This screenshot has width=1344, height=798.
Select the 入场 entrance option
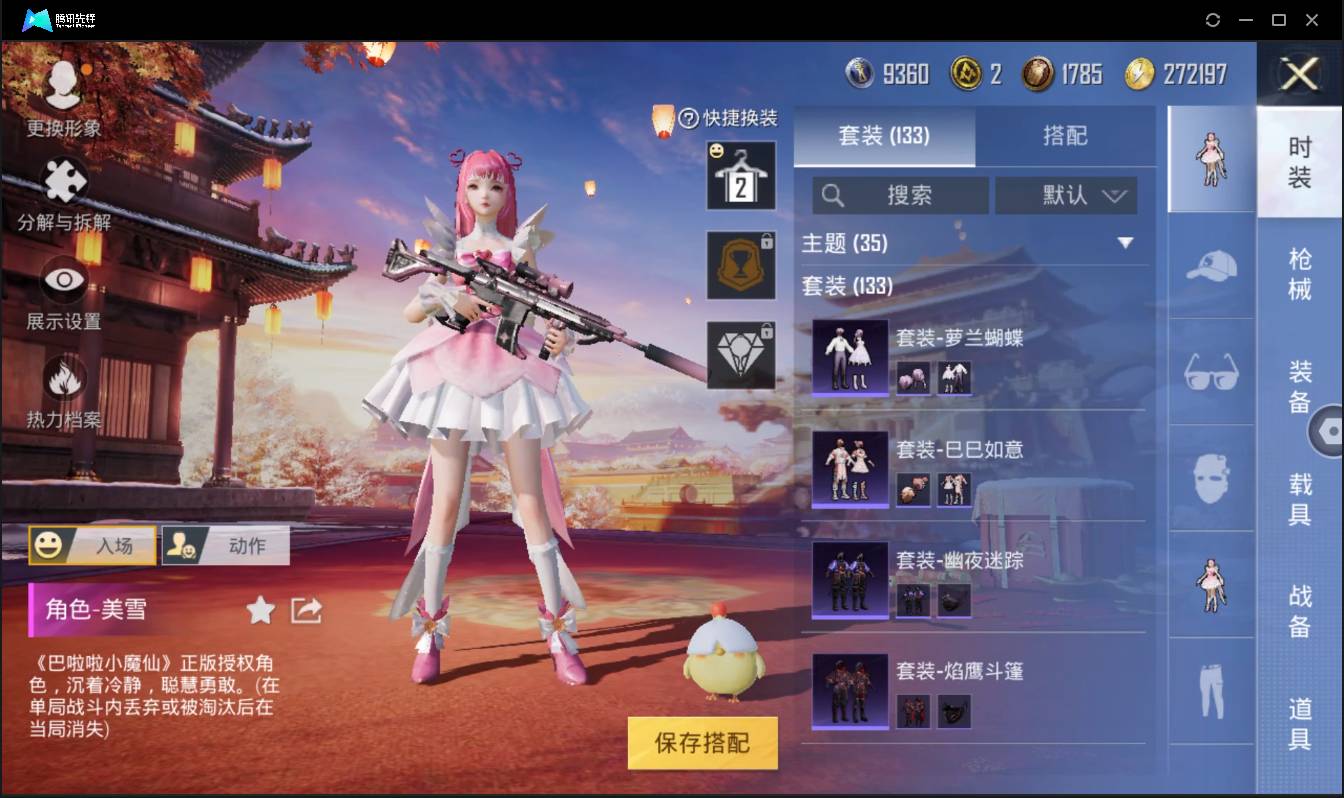click(x=92, y=545)
